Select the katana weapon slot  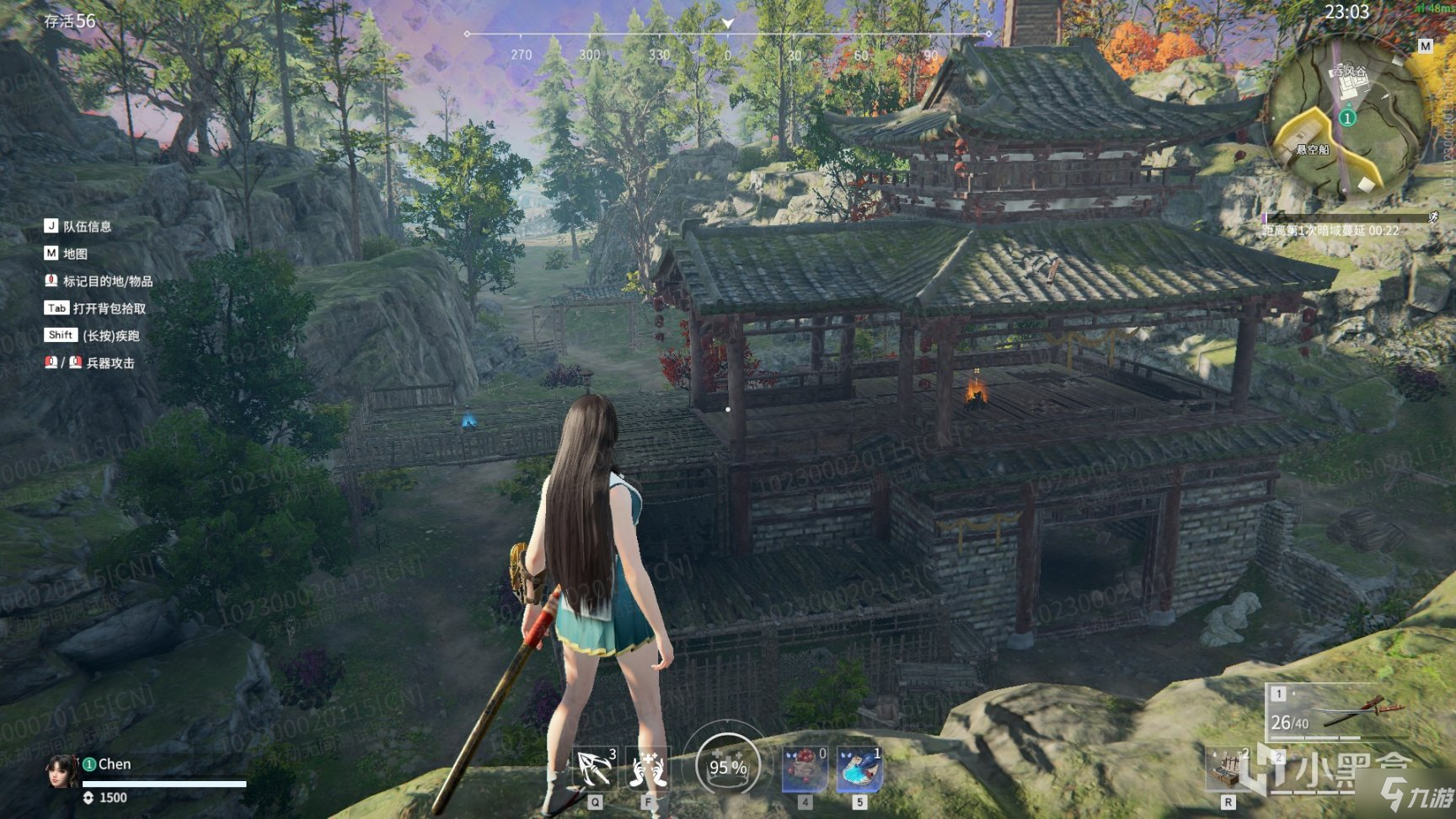(1335, 713)
